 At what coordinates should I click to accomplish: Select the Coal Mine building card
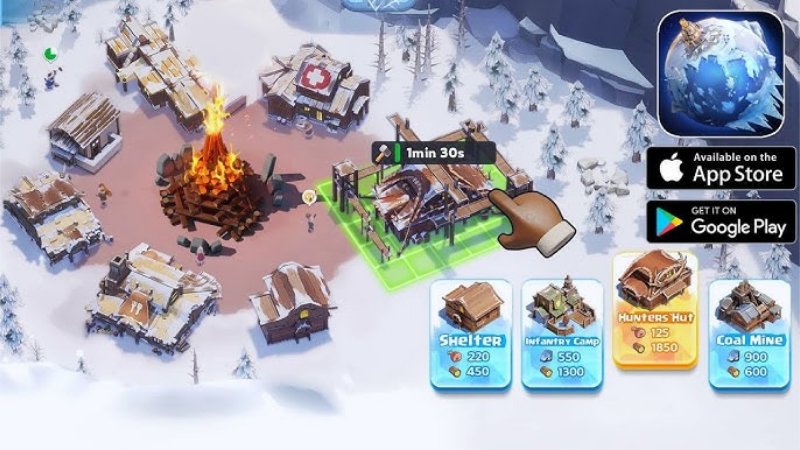click(x=748, y=332)
